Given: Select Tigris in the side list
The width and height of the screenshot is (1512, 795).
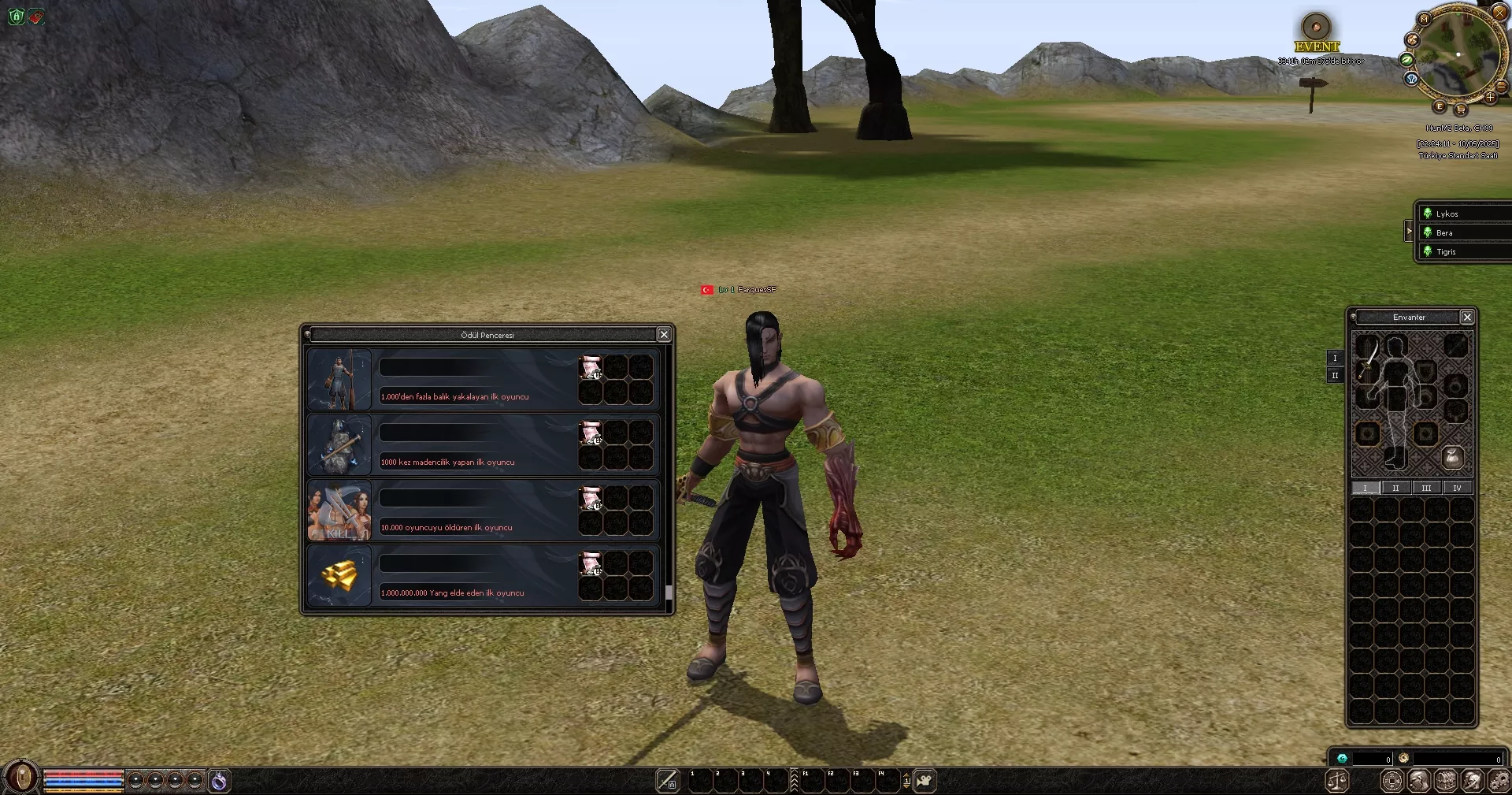Looking at the screenshot, I should pyautogui.click(x=1446, y=252).
